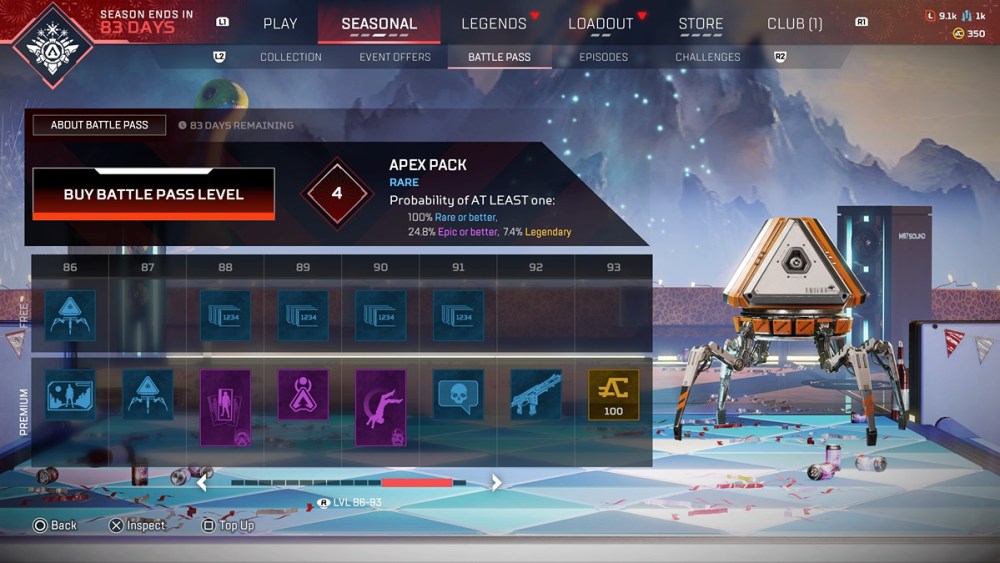Select the level 87 premium Apex Pack reward
This screenshot has height=563, width=1000.
coord(148,395)
